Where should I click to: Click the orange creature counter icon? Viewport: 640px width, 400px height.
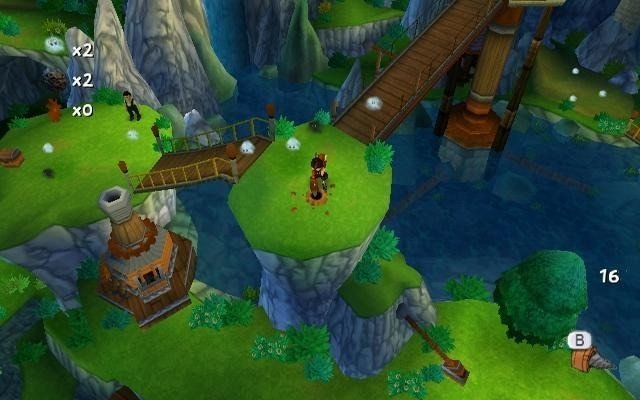tap(54, 109)
